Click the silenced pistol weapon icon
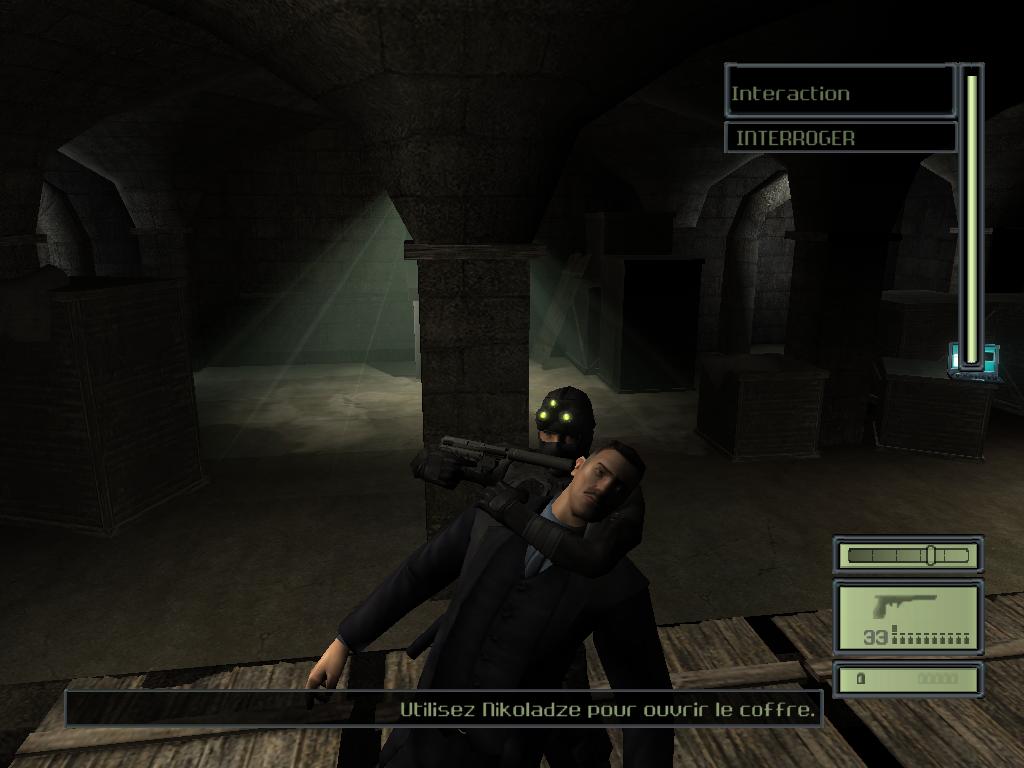The image size is (1024, 768). coord(903,607)
